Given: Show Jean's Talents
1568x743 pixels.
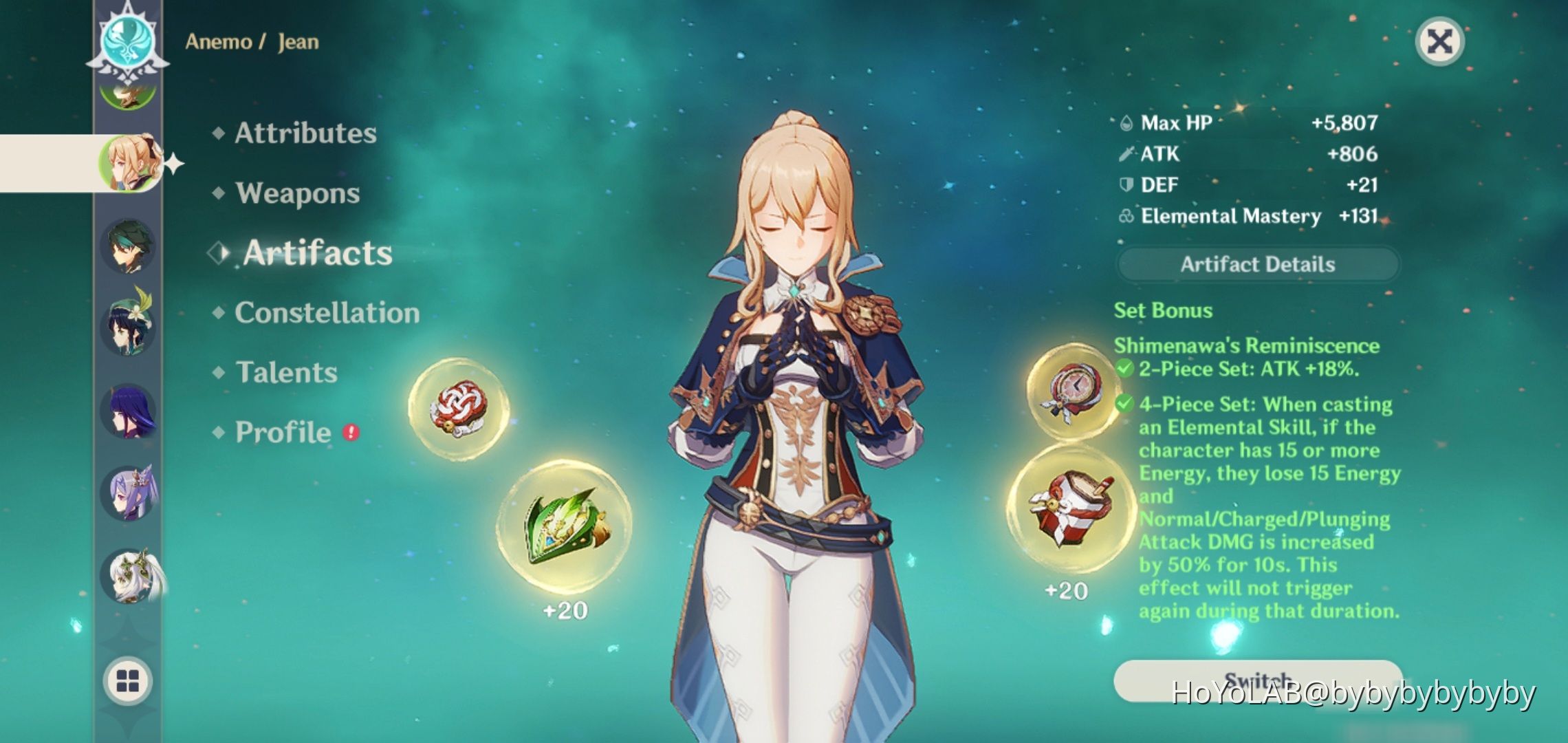Looking at the screenshot, I should pos(286,373).
